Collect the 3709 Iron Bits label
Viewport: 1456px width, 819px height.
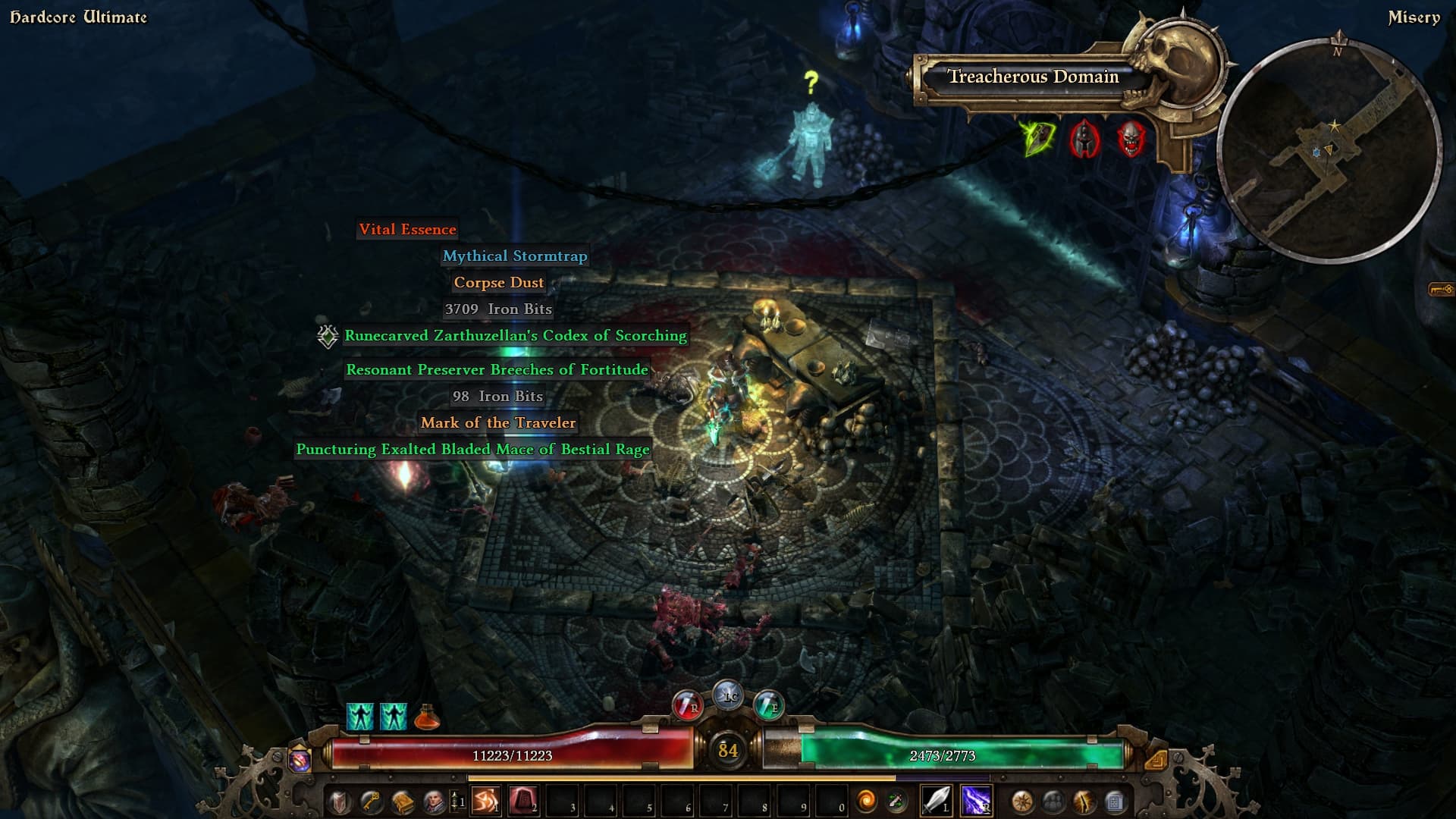click(x=498, y=309)
